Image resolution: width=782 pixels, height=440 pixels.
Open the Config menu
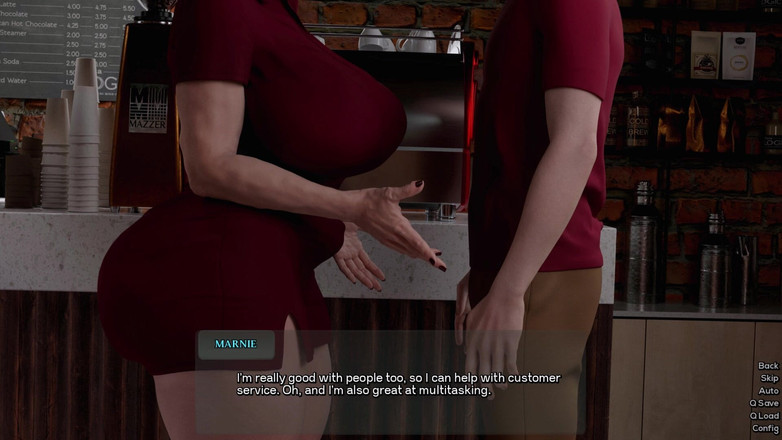point(765,428)
